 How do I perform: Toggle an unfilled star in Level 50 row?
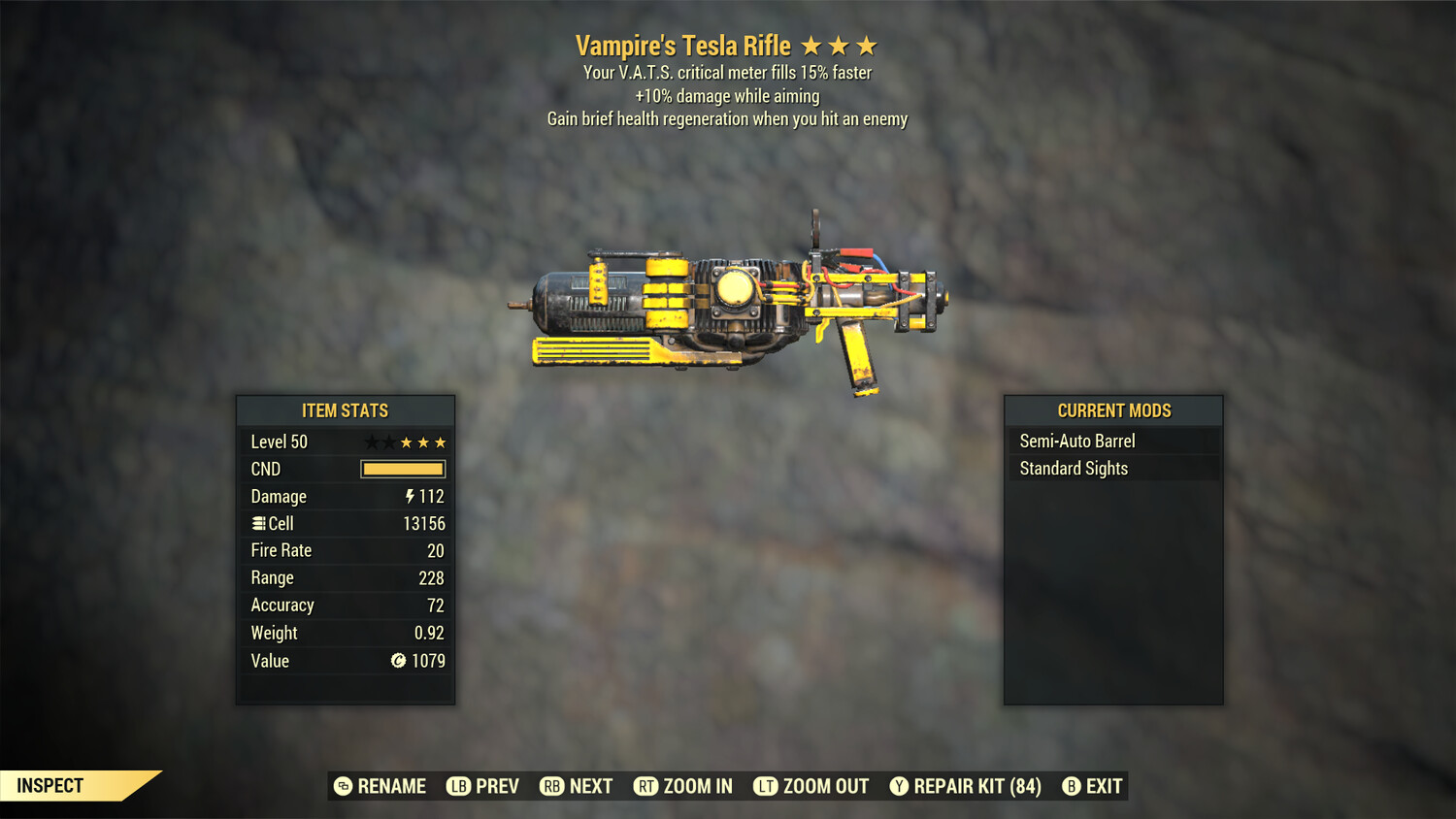point(370,442)
